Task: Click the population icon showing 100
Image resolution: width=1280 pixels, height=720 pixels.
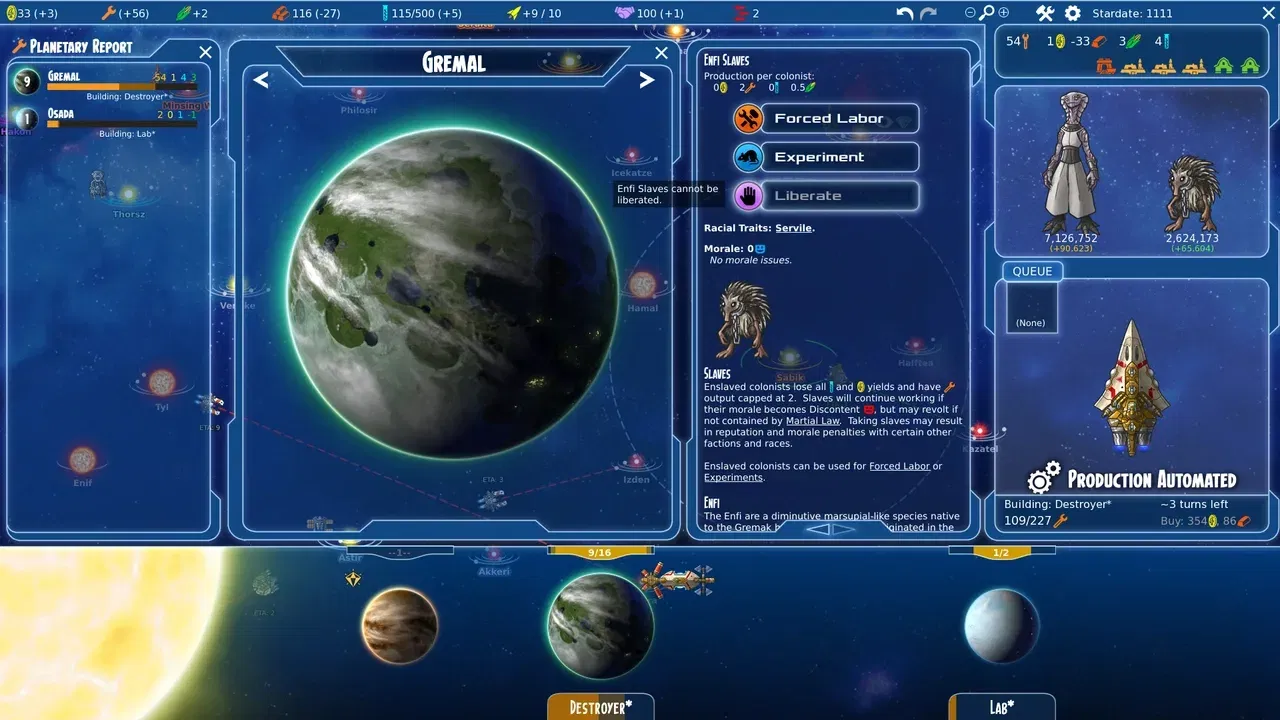Action: (622, 13)
